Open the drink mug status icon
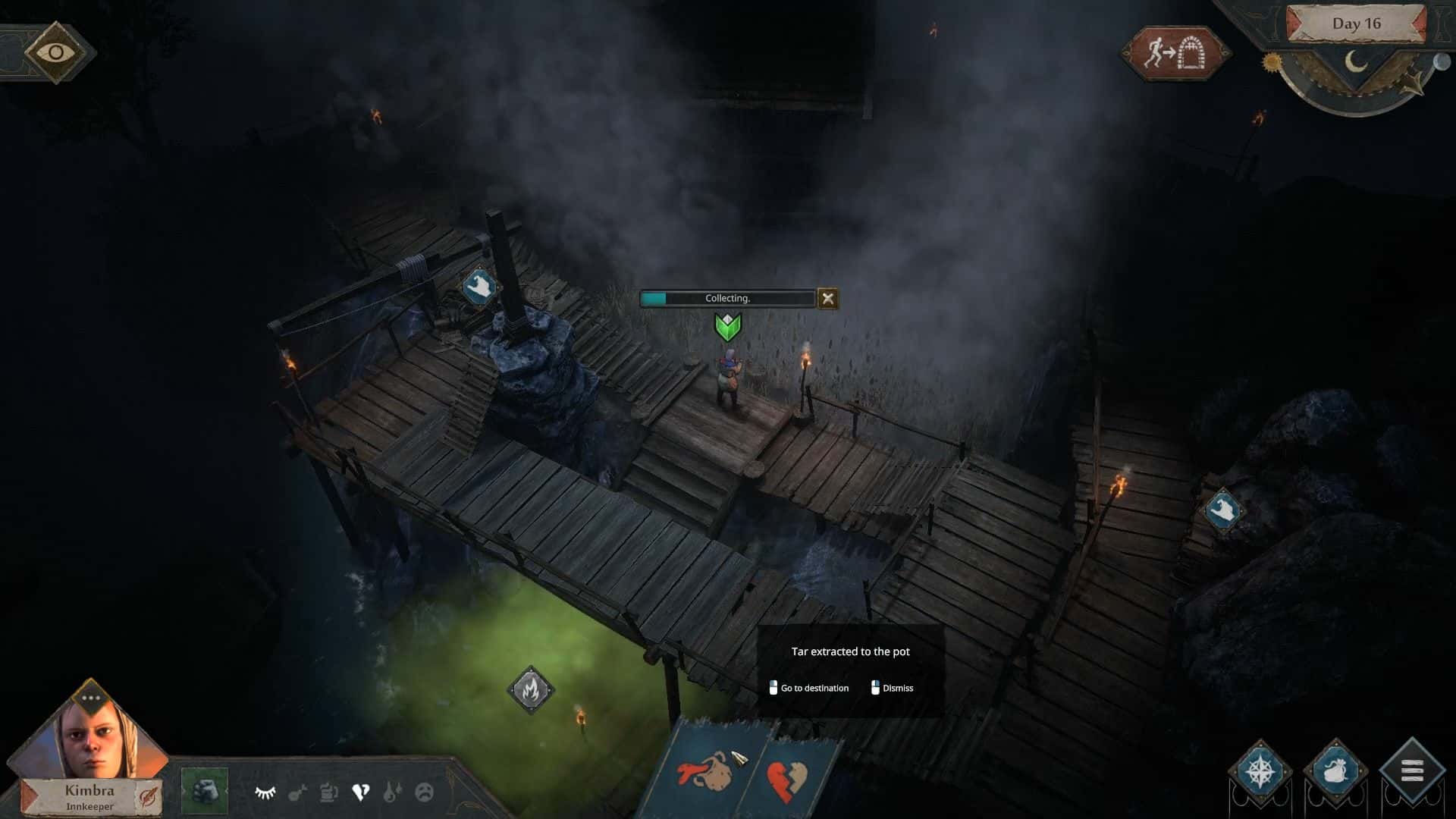 (329, 792)
